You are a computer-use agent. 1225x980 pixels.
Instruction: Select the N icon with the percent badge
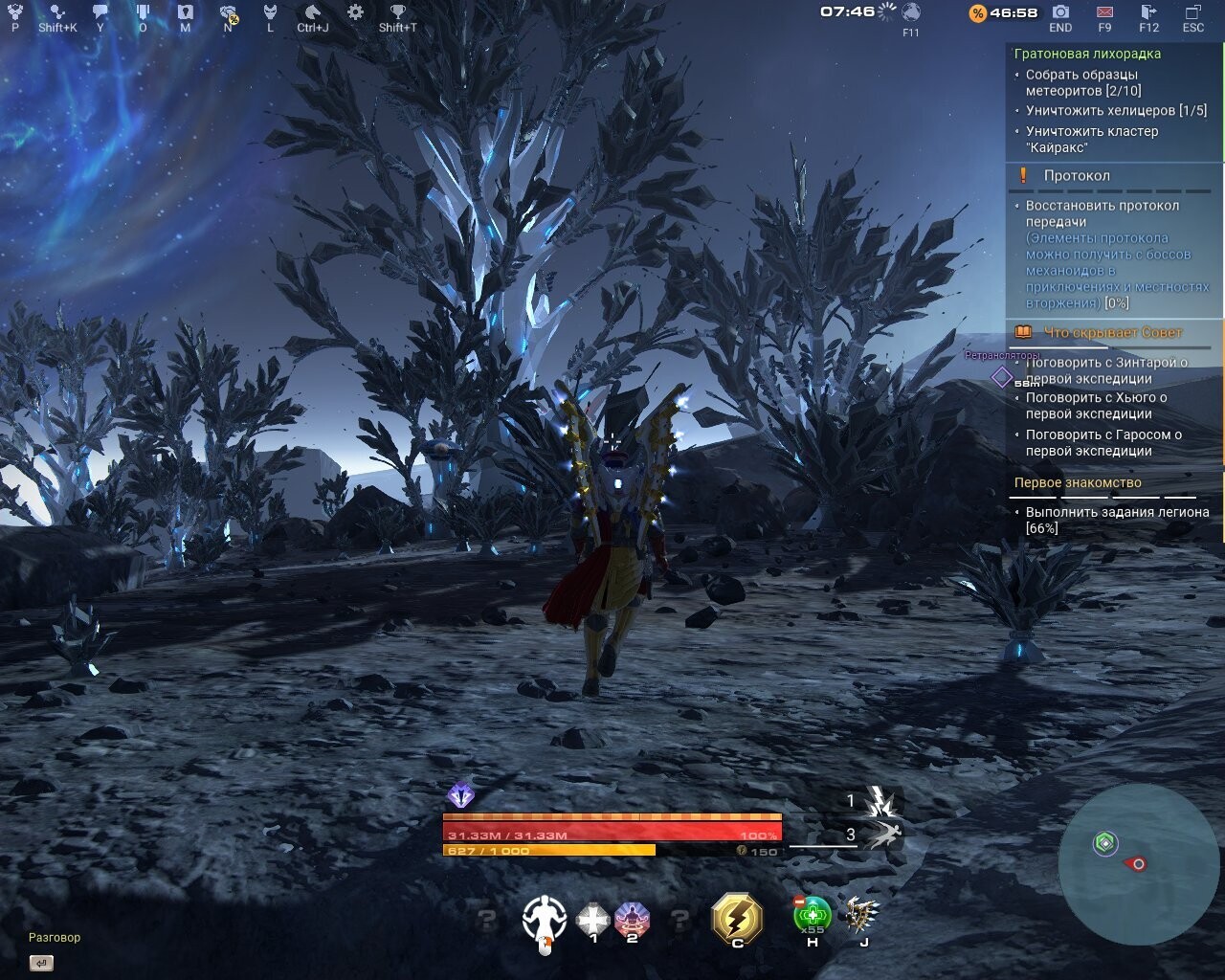pos(227,13)
